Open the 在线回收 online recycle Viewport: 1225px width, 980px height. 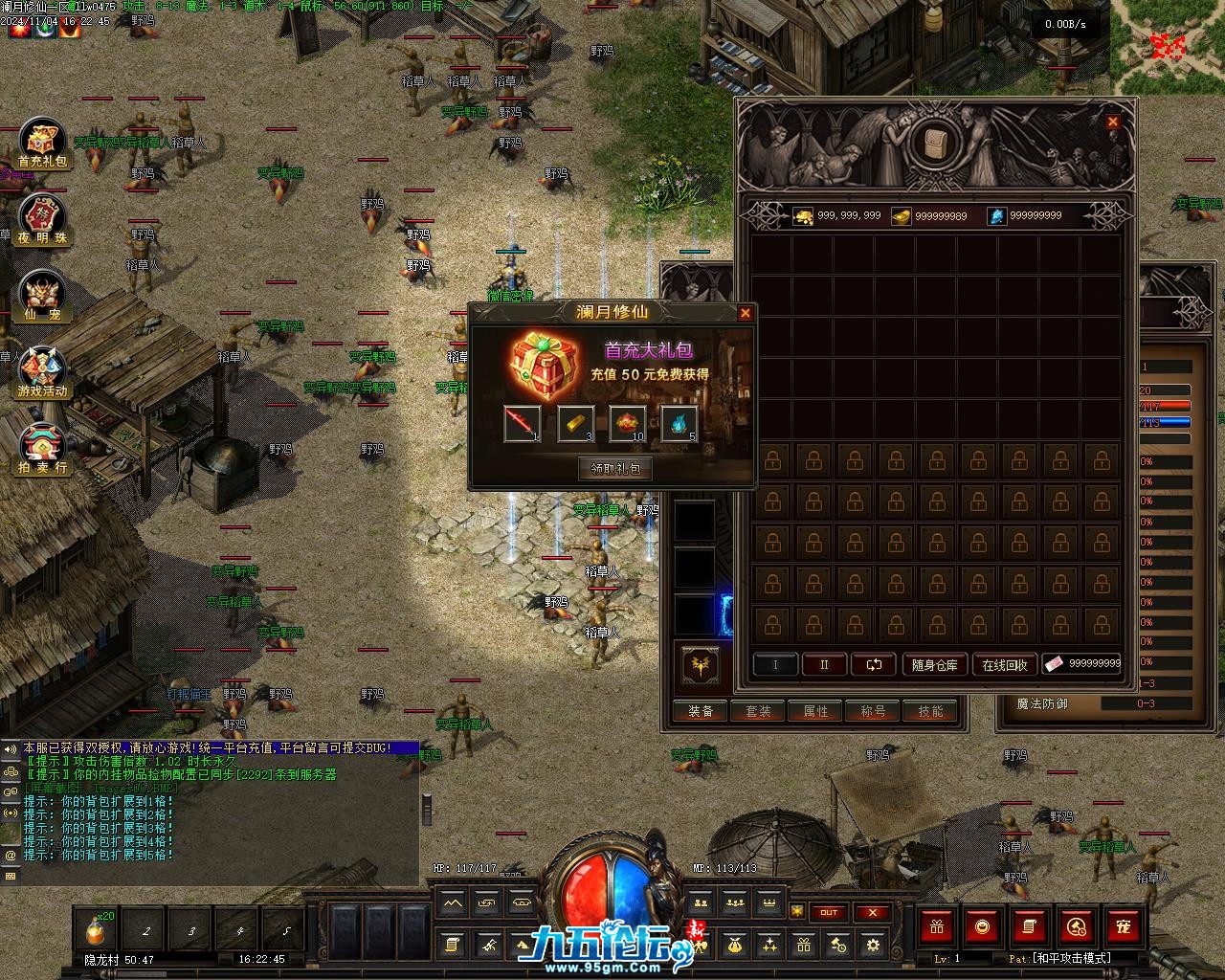click(x=1004, y=664)
